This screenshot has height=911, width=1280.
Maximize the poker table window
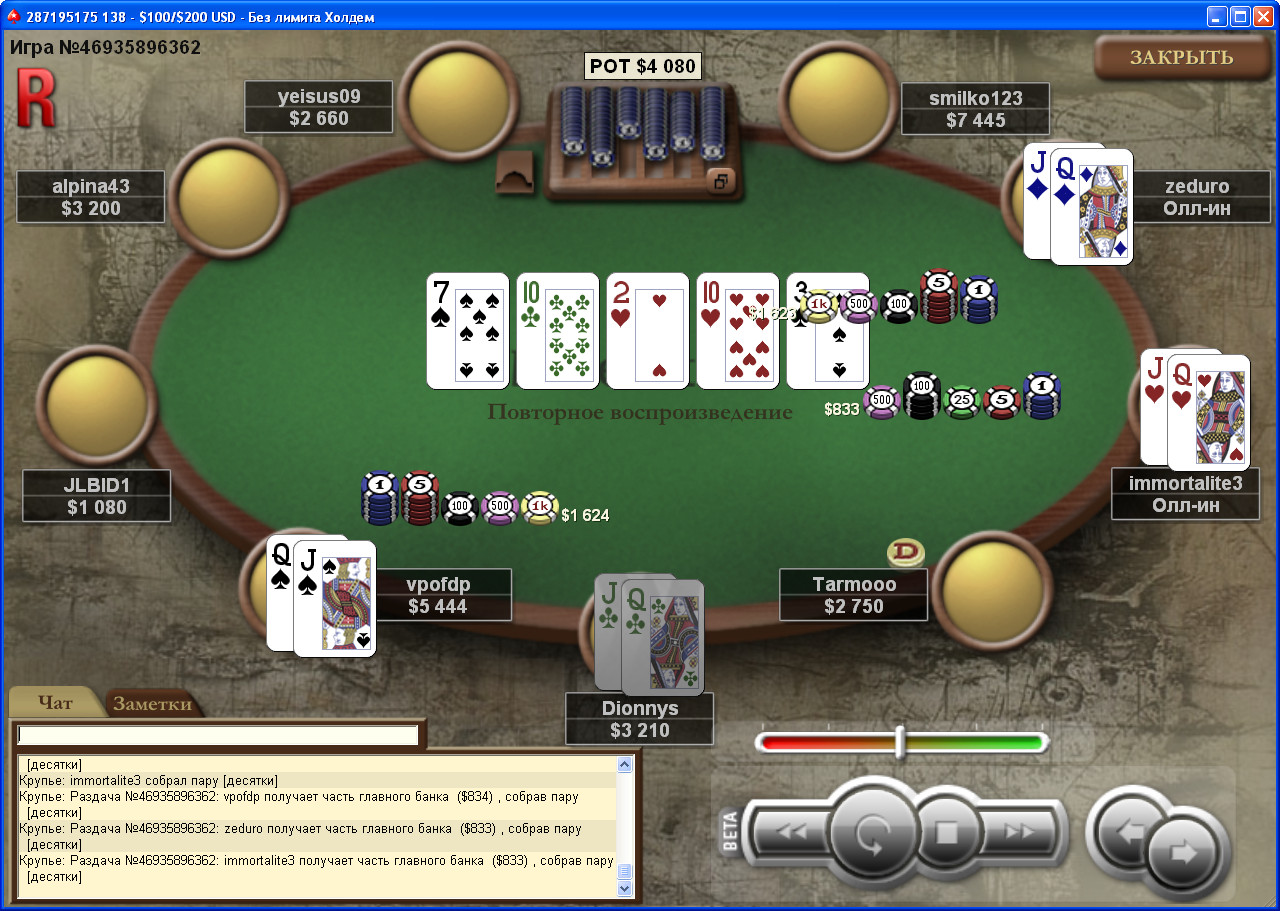pos(1241,16)
